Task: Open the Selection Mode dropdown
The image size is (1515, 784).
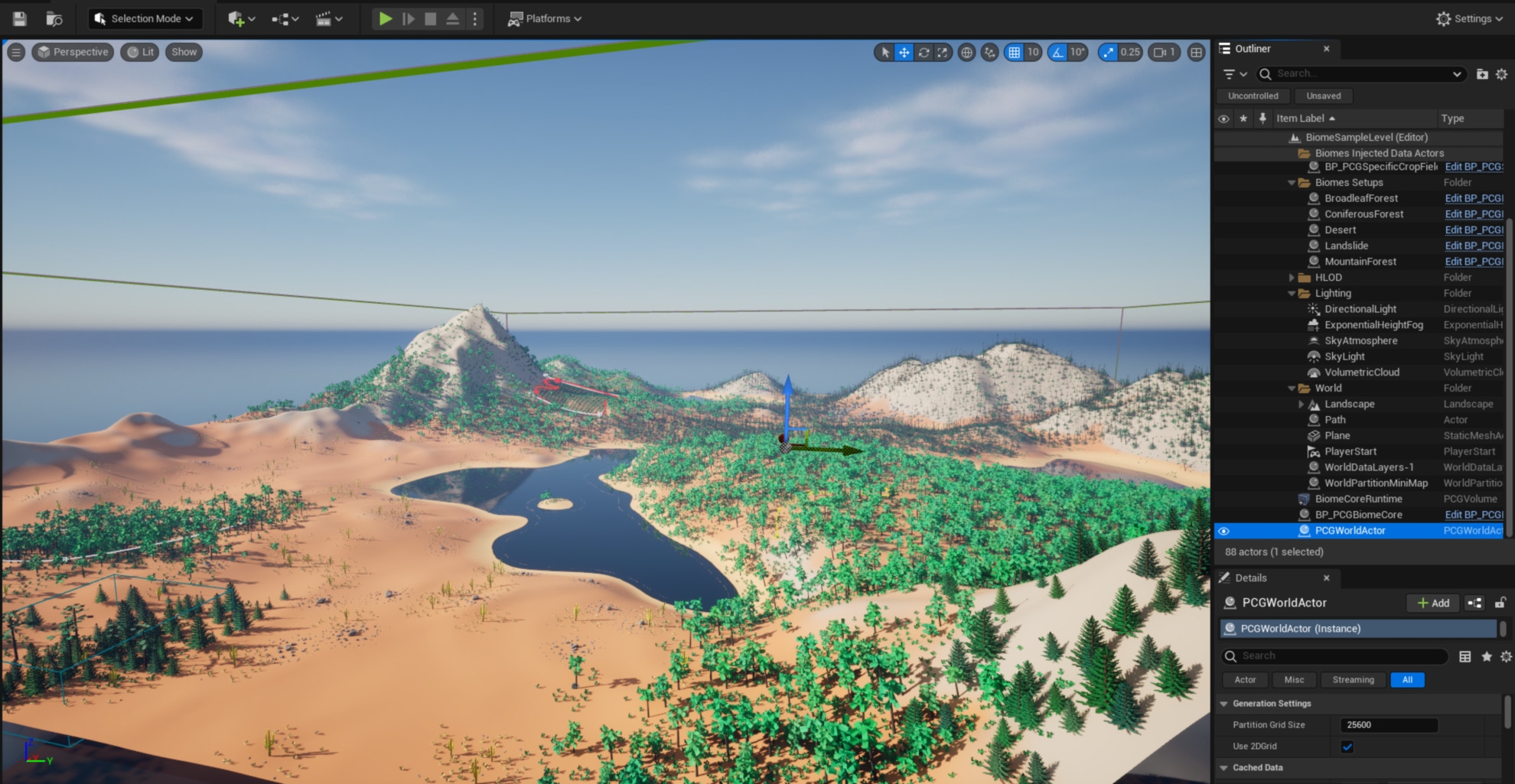Action: coord(144,18)
